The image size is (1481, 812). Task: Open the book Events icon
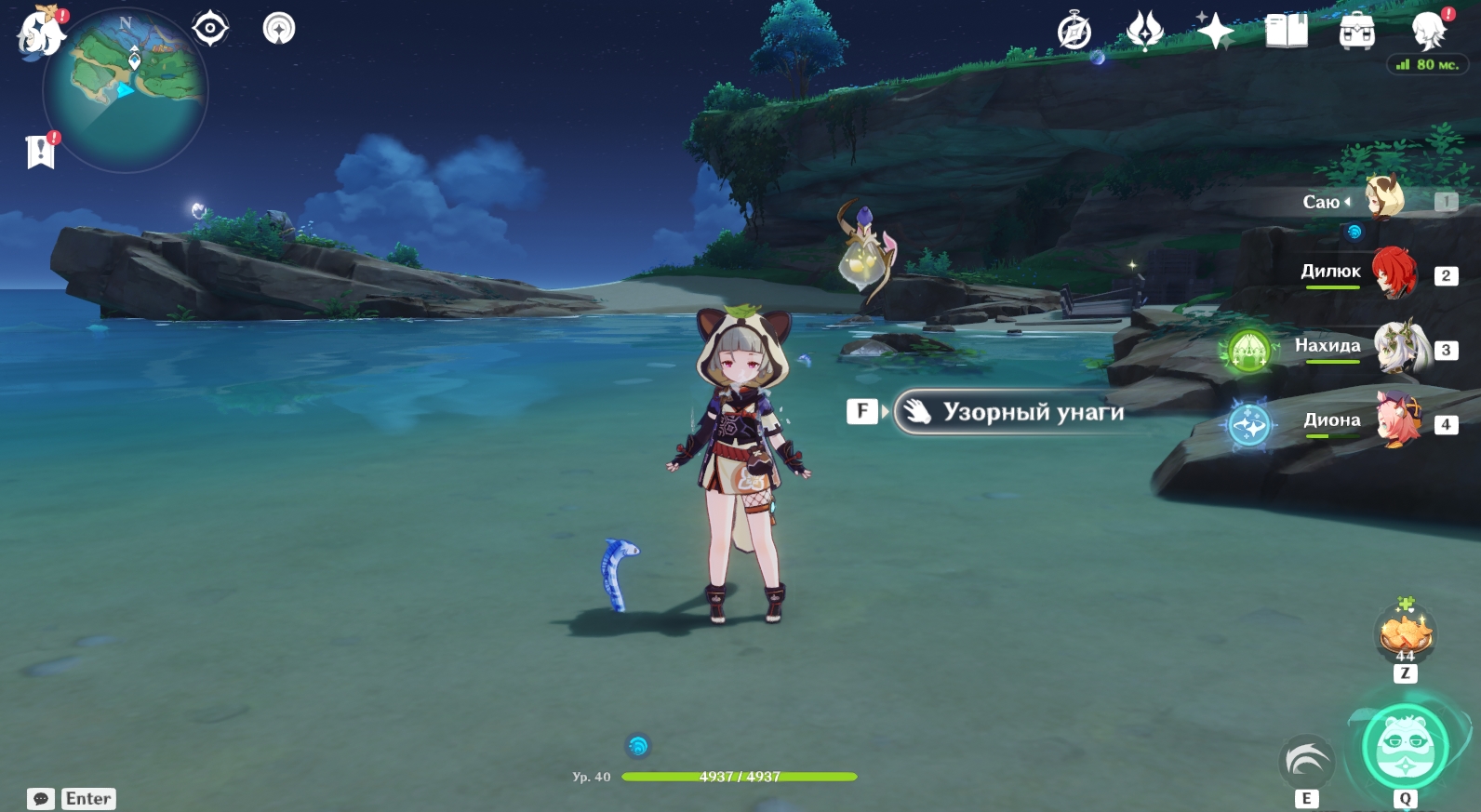coord(1286,32)
